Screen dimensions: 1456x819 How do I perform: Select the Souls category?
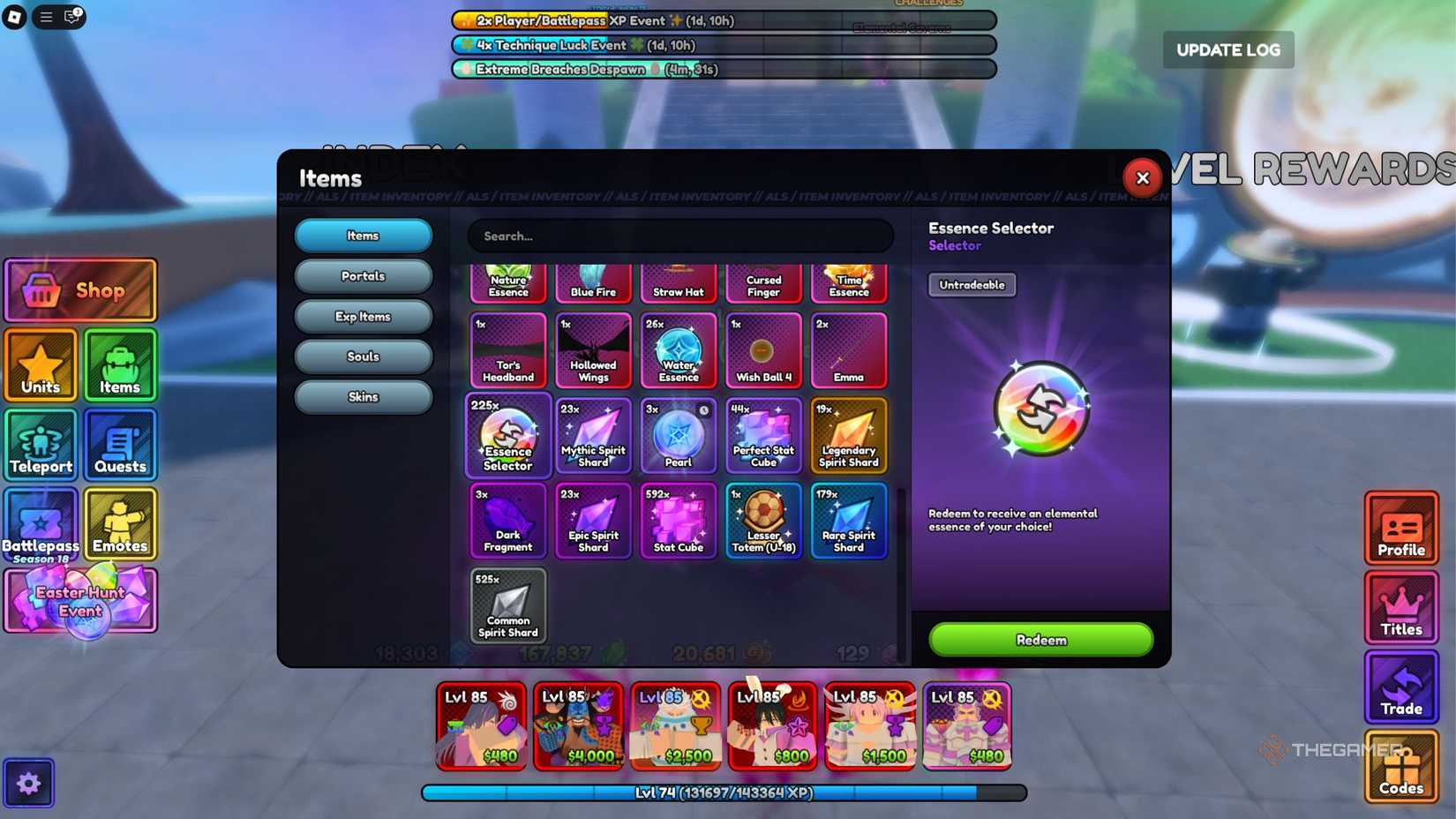tap(363, 356)
